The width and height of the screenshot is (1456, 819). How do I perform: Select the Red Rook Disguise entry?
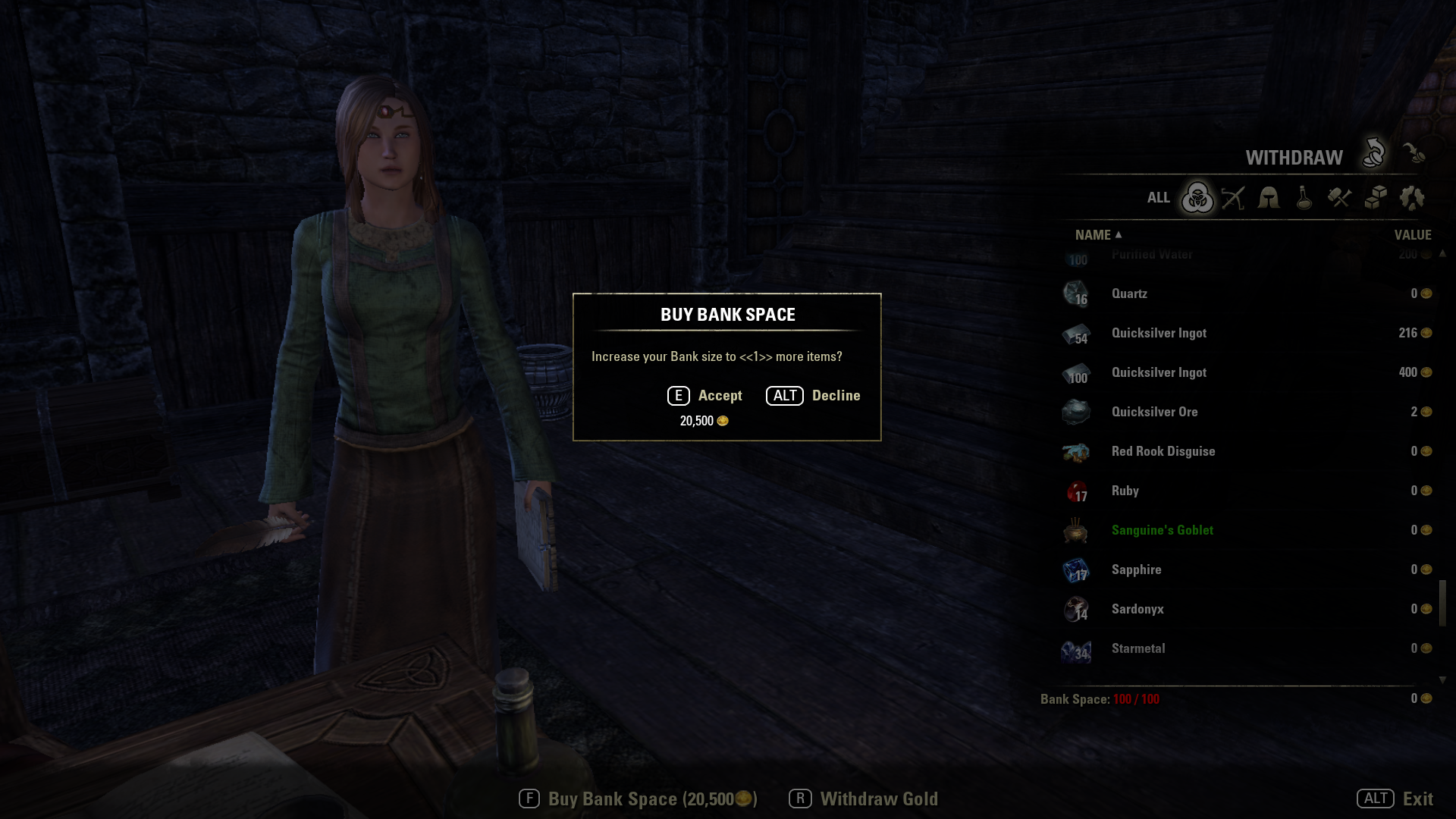pyautogui.click(x=1163, y=451)
